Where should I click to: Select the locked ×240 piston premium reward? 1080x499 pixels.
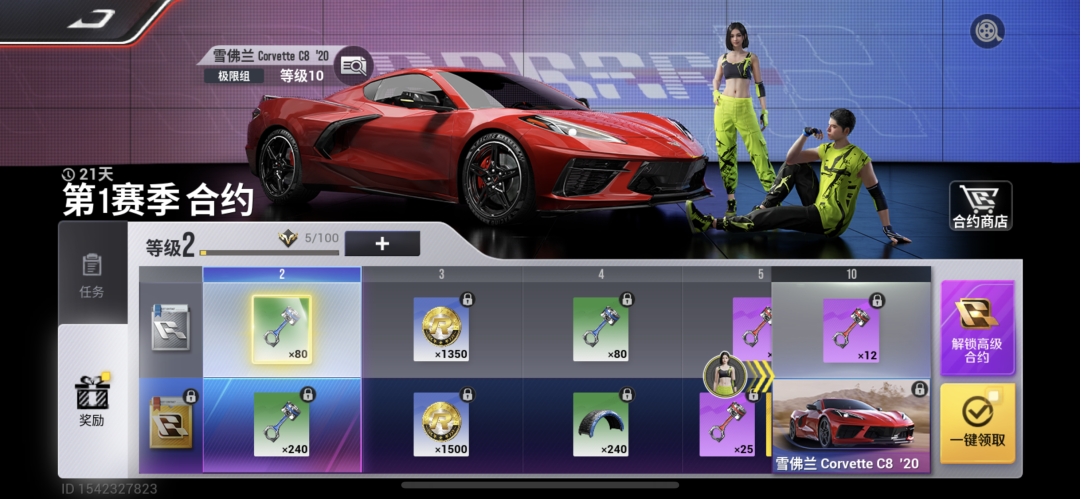[281, 424]
